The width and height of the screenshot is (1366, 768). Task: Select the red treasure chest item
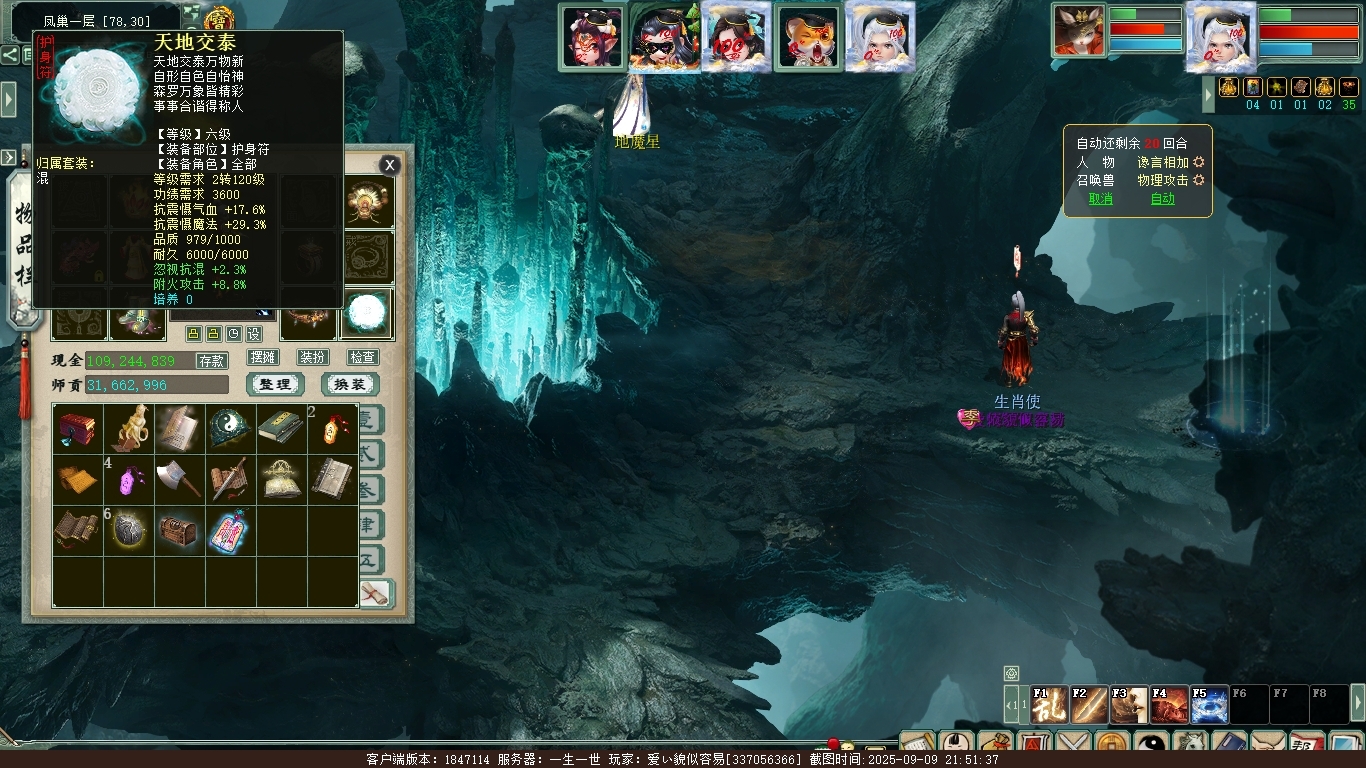pos(77,428)
